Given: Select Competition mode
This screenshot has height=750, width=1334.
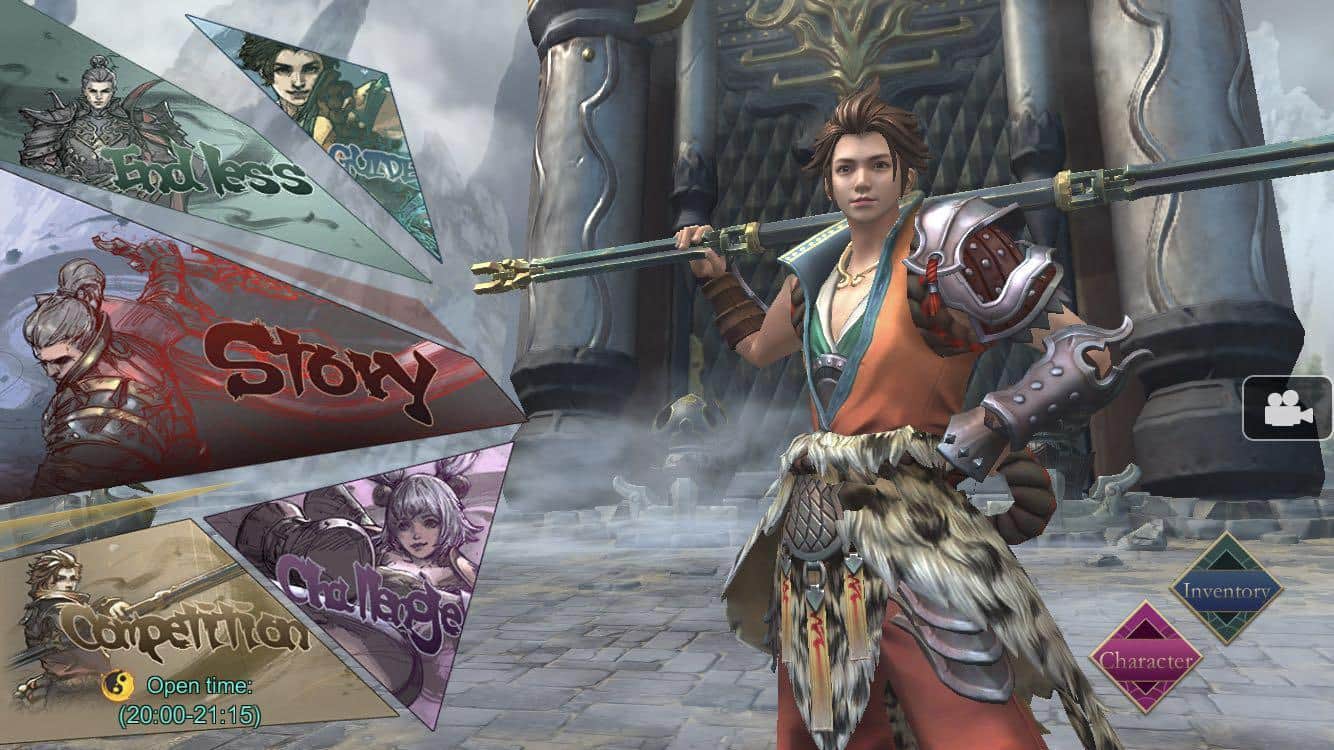Looking at the screenshot, I should coord(170,620).
